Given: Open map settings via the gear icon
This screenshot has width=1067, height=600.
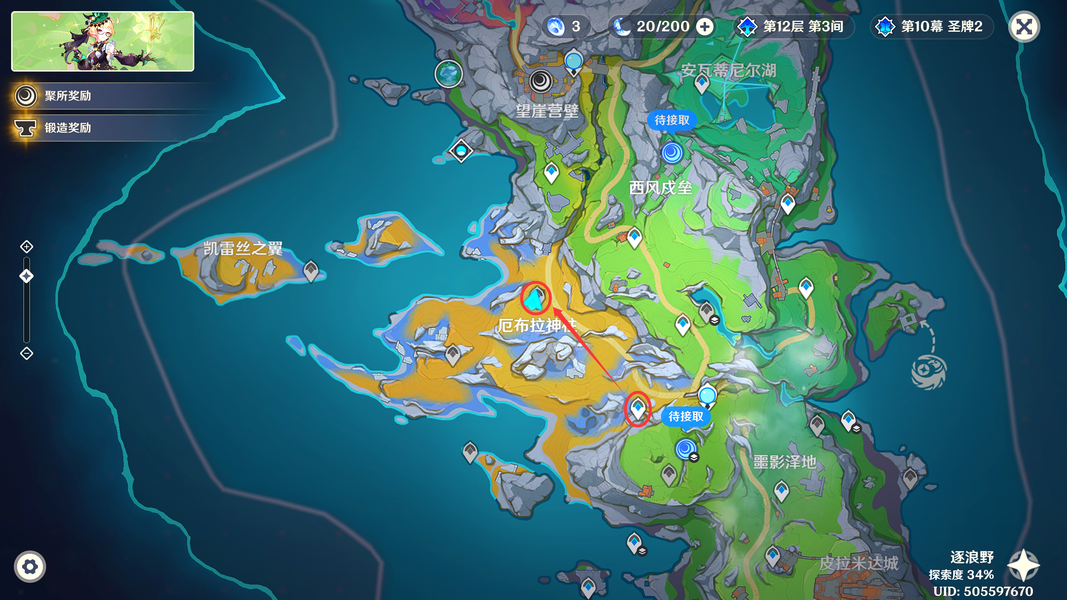Looking at the screenshot, I should coord(30,567).
